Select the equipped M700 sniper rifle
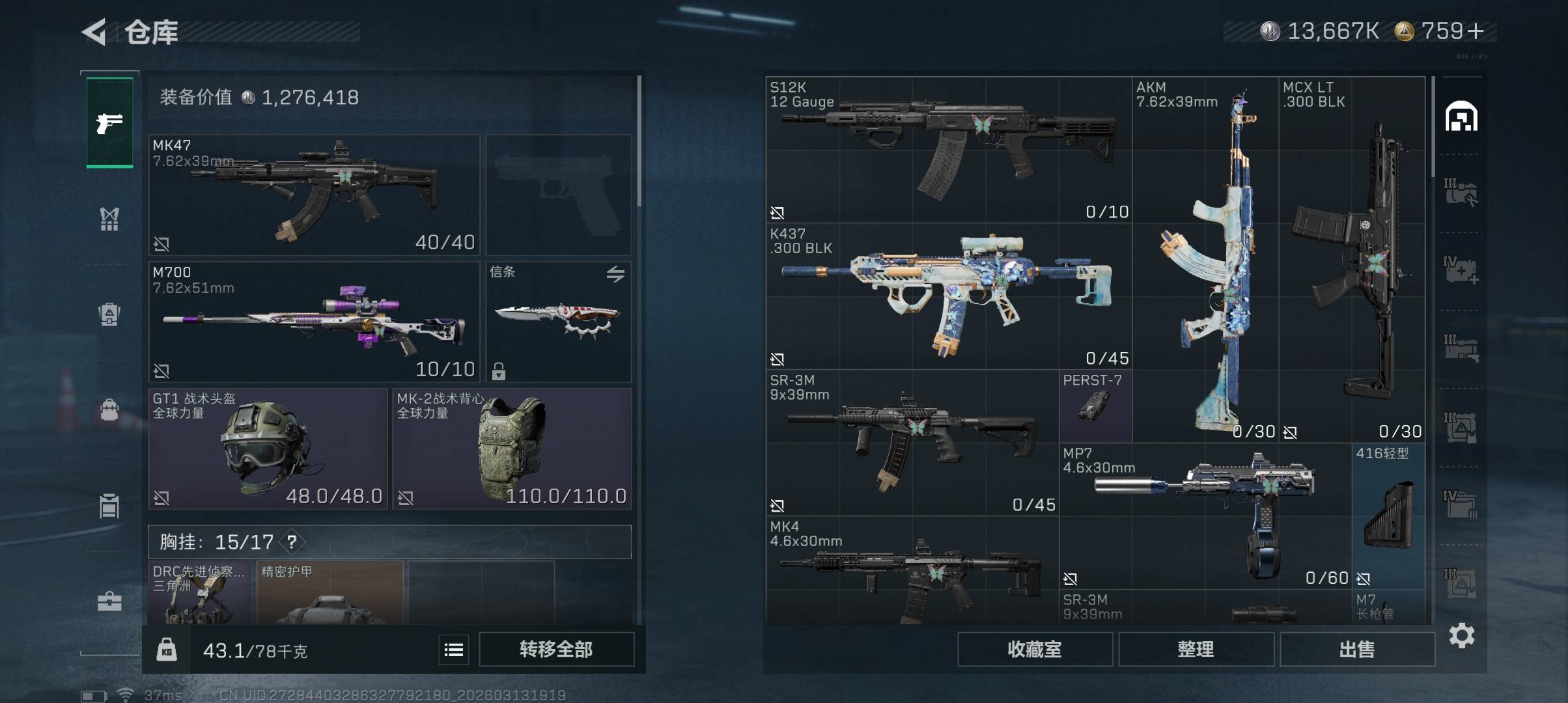This screenshot has width=1568, height=703. 314,322
